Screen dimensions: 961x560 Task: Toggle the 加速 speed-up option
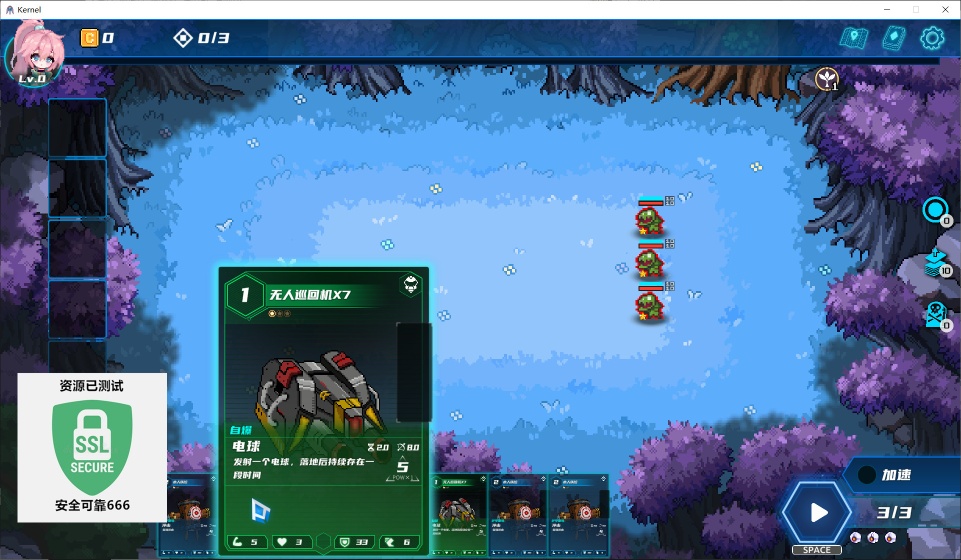pos(896,476)
